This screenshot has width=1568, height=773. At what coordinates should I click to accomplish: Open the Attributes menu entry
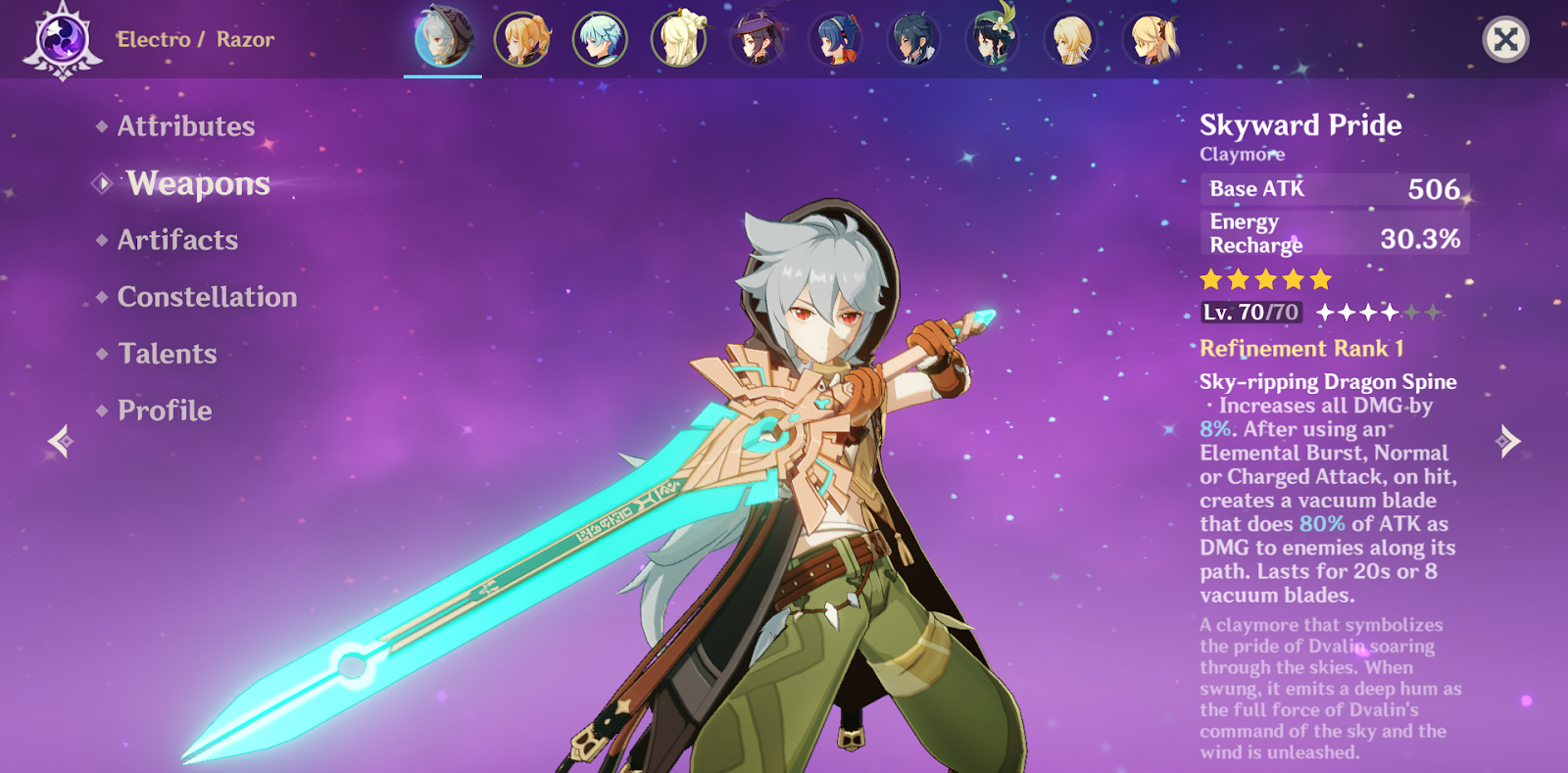tap(185, 126)
